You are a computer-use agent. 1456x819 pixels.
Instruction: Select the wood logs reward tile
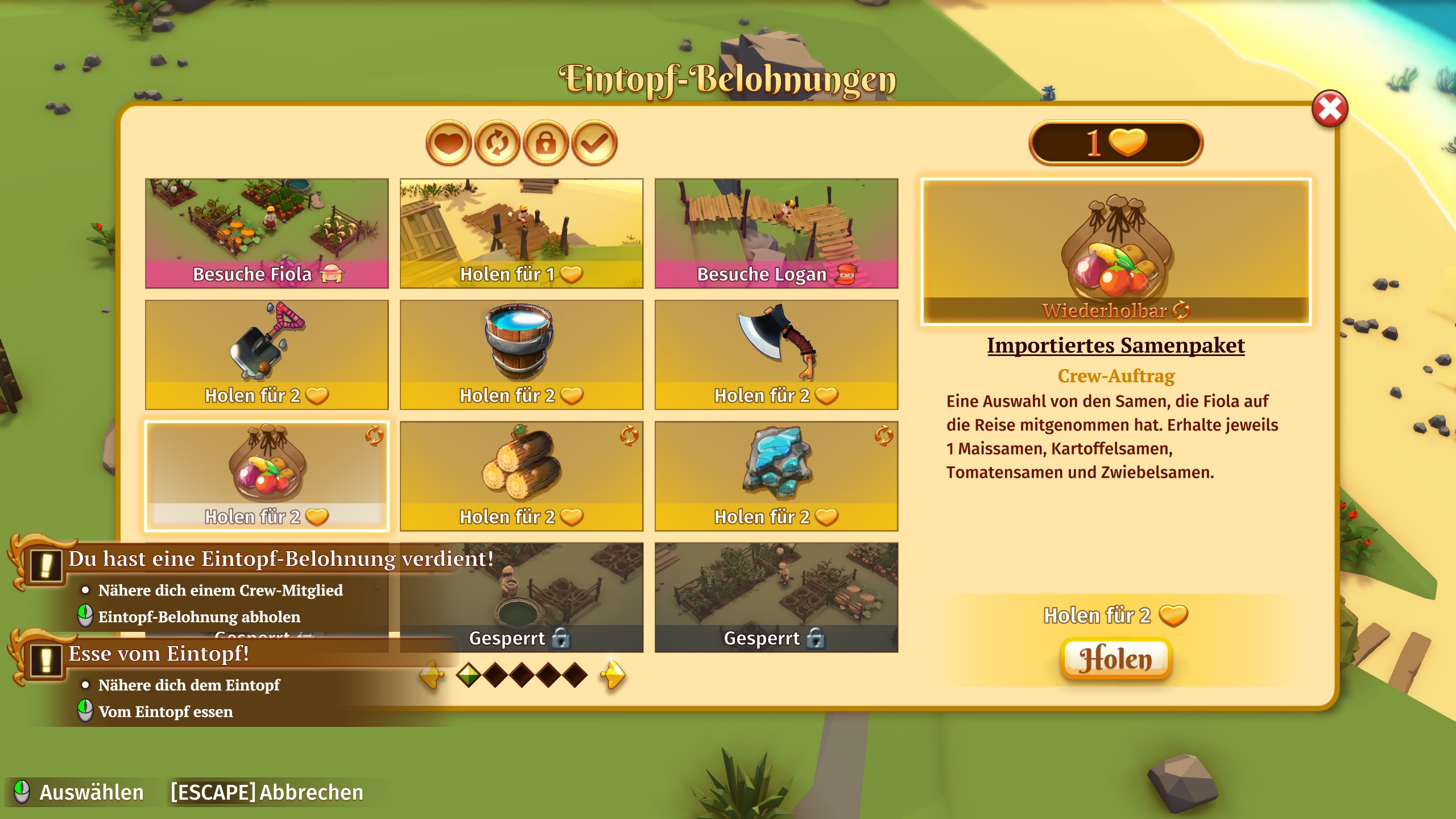coord(522,476)
